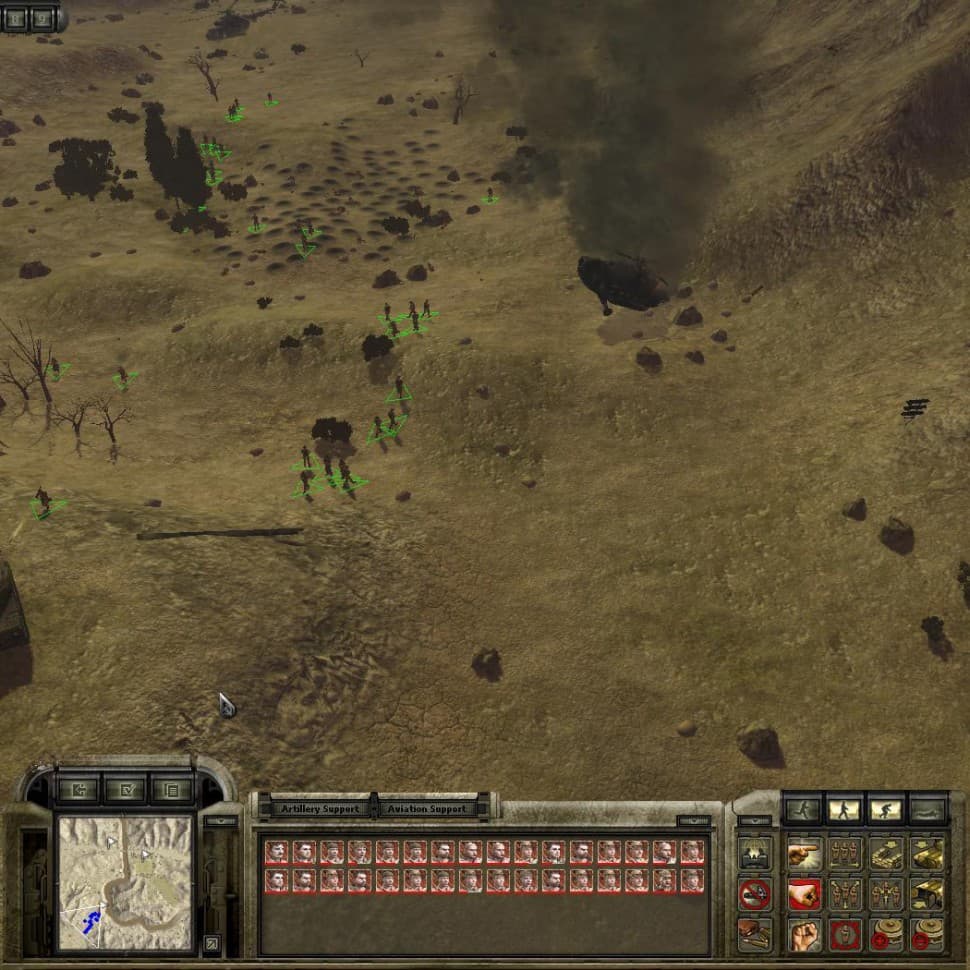Screen dimensions: 970x970
Task: Click the place mine button
Action: coord(886,935)
